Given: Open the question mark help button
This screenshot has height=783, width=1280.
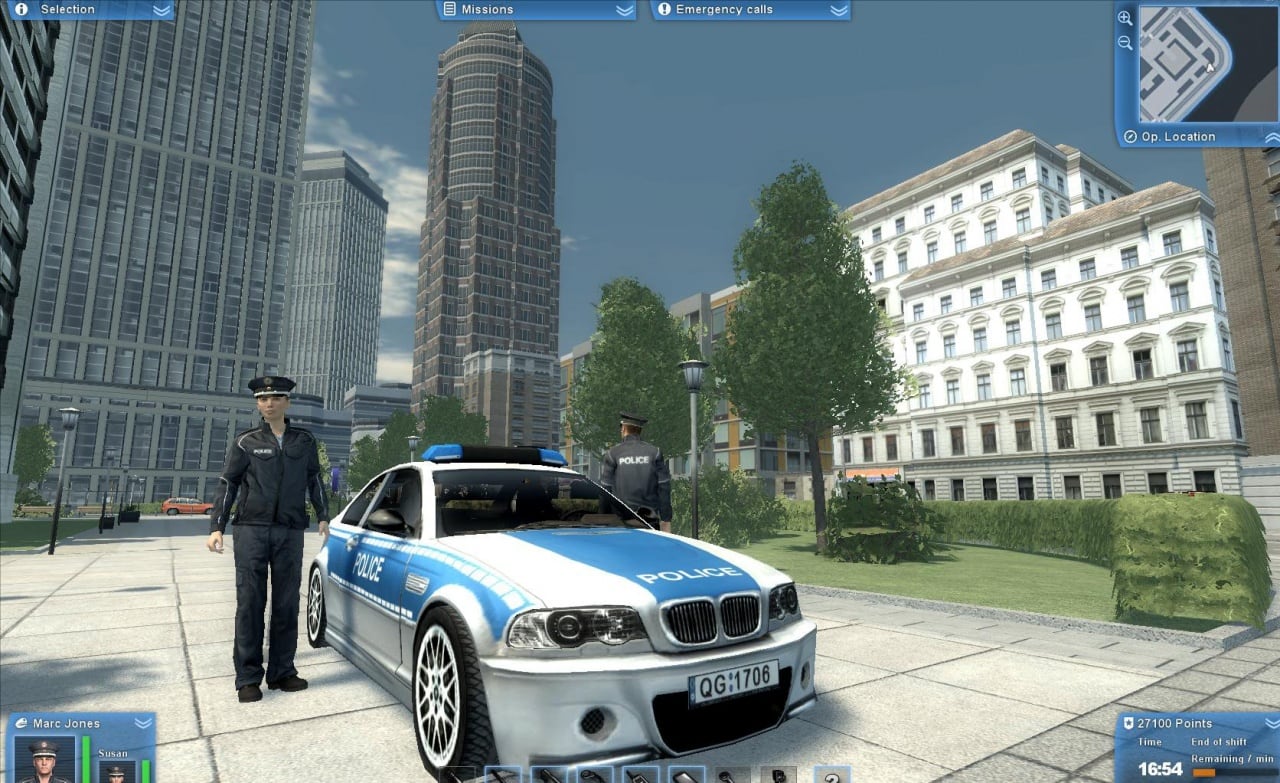Looking at the screenshot, I should pyautogui.click(x=831, y=775).
